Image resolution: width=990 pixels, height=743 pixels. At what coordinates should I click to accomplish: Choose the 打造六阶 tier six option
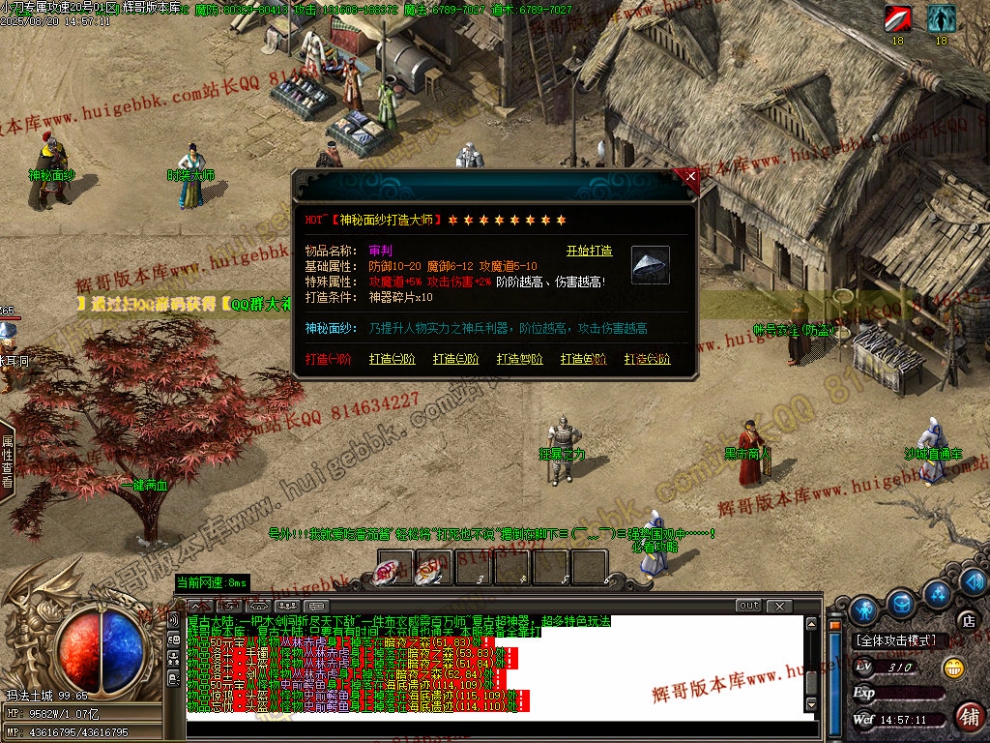tap(647, 359)
